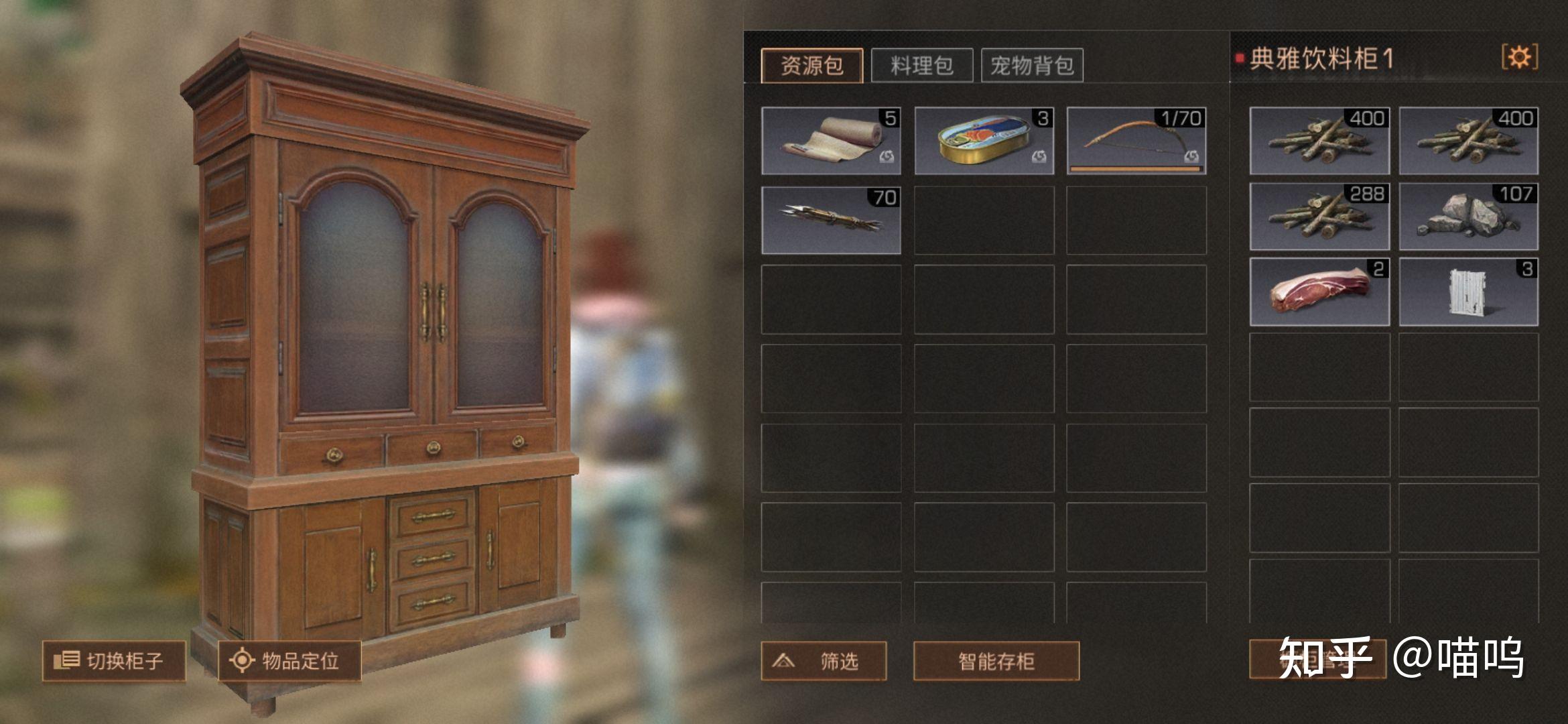Pick the white item with count 3
1568x724 pixels.
1468,292
